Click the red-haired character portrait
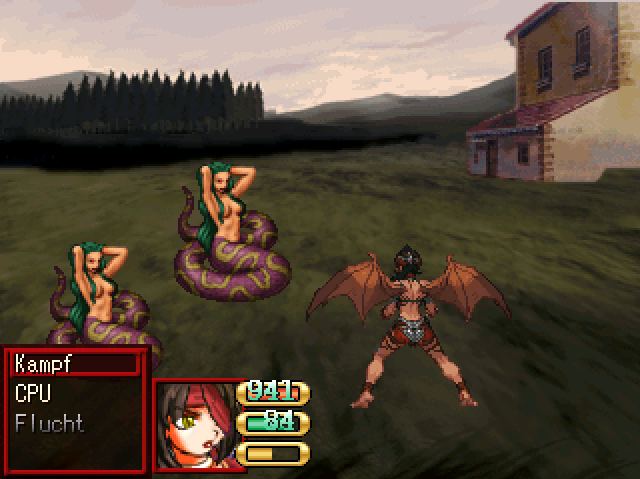The height and width of the screenshot is (479, 640). (x=194, y=425)
